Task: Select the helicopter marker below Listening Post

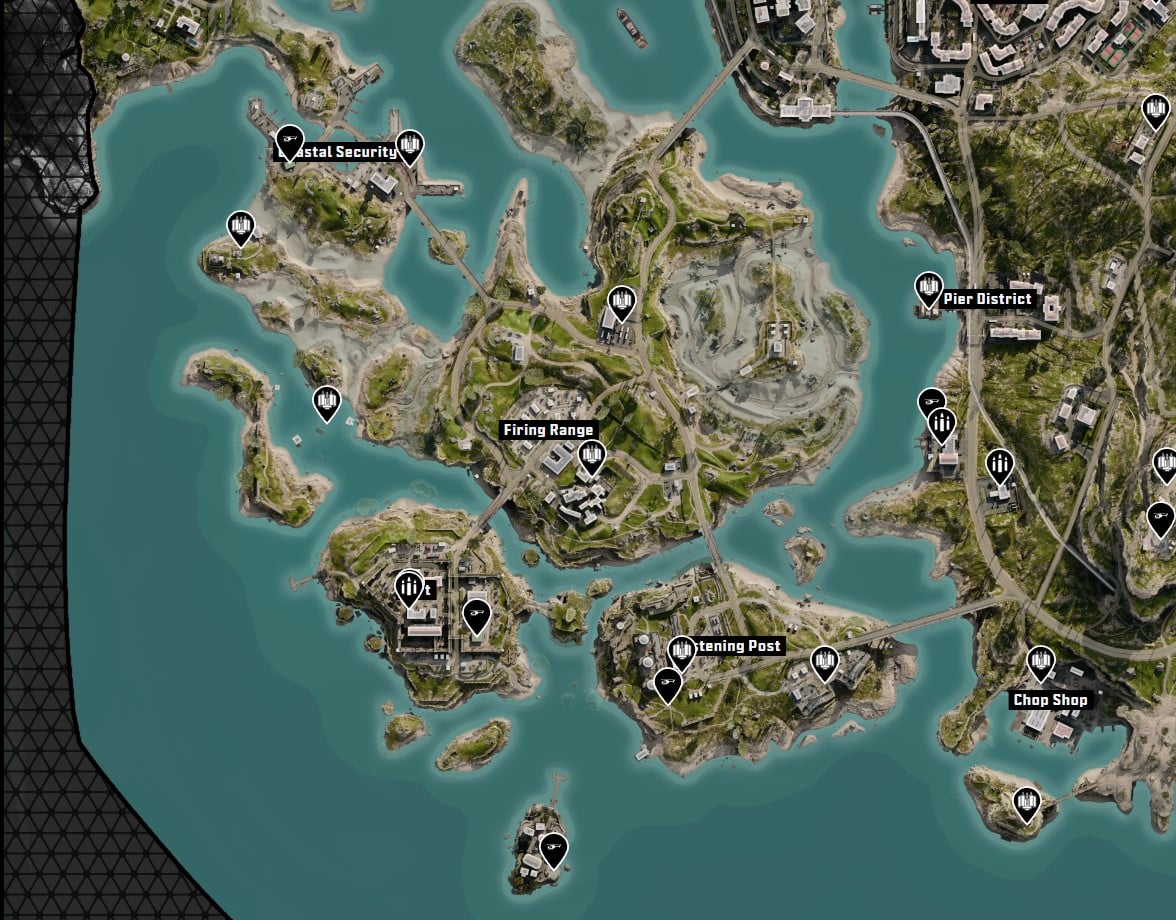Action: [x=668, y=685]
